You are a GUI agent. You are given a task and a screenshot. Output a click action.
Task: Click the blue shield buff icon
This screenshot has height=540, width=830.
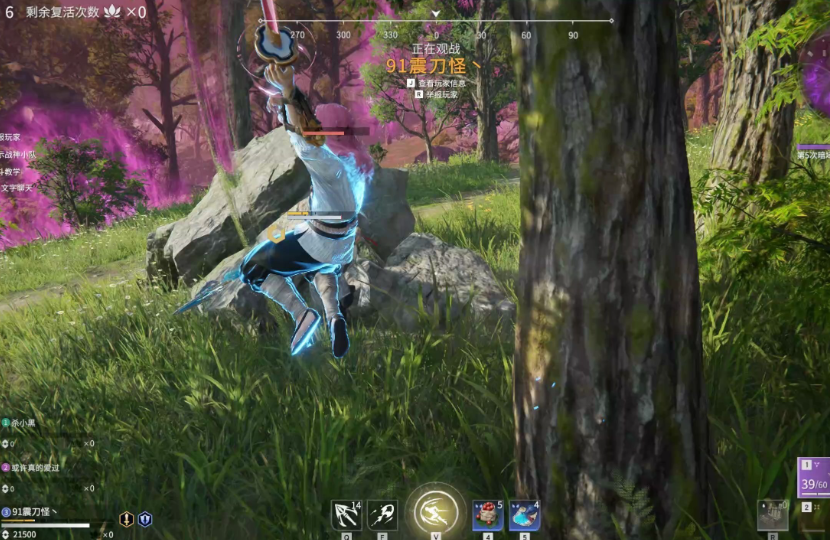pos(145,519)
